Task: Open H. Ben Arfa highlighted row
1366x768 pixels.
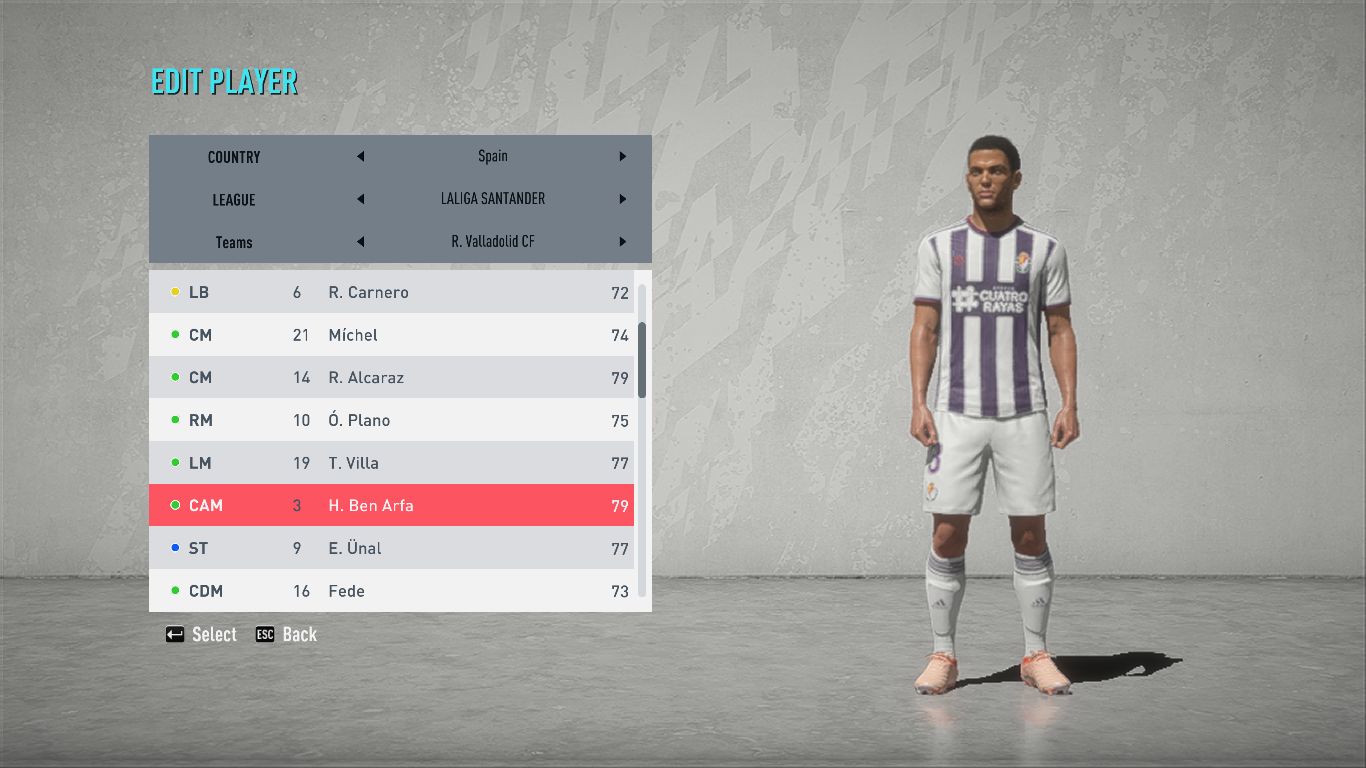Action: coord(390,506)
